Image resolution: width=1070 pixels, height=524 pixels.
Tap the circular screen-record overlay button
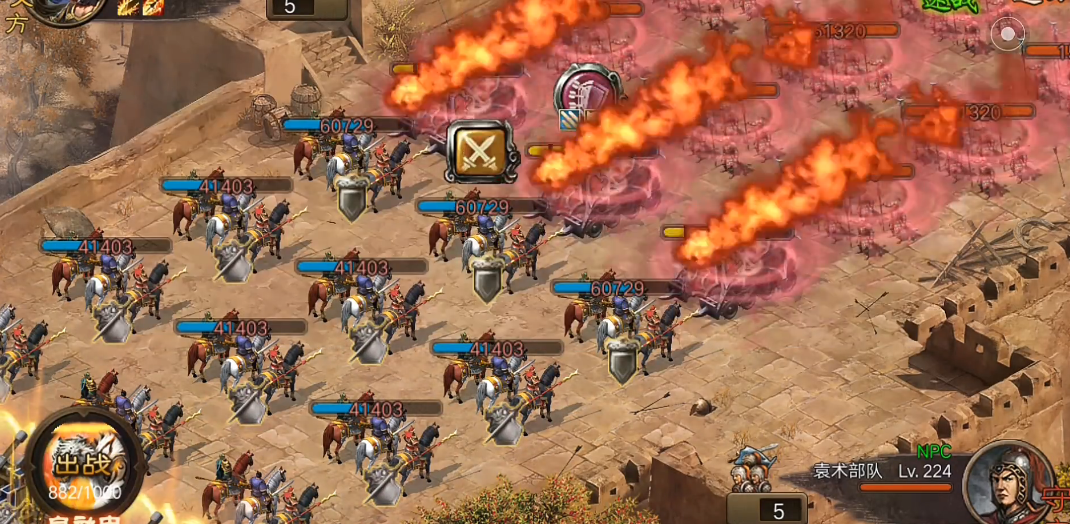pos(1007,35)
